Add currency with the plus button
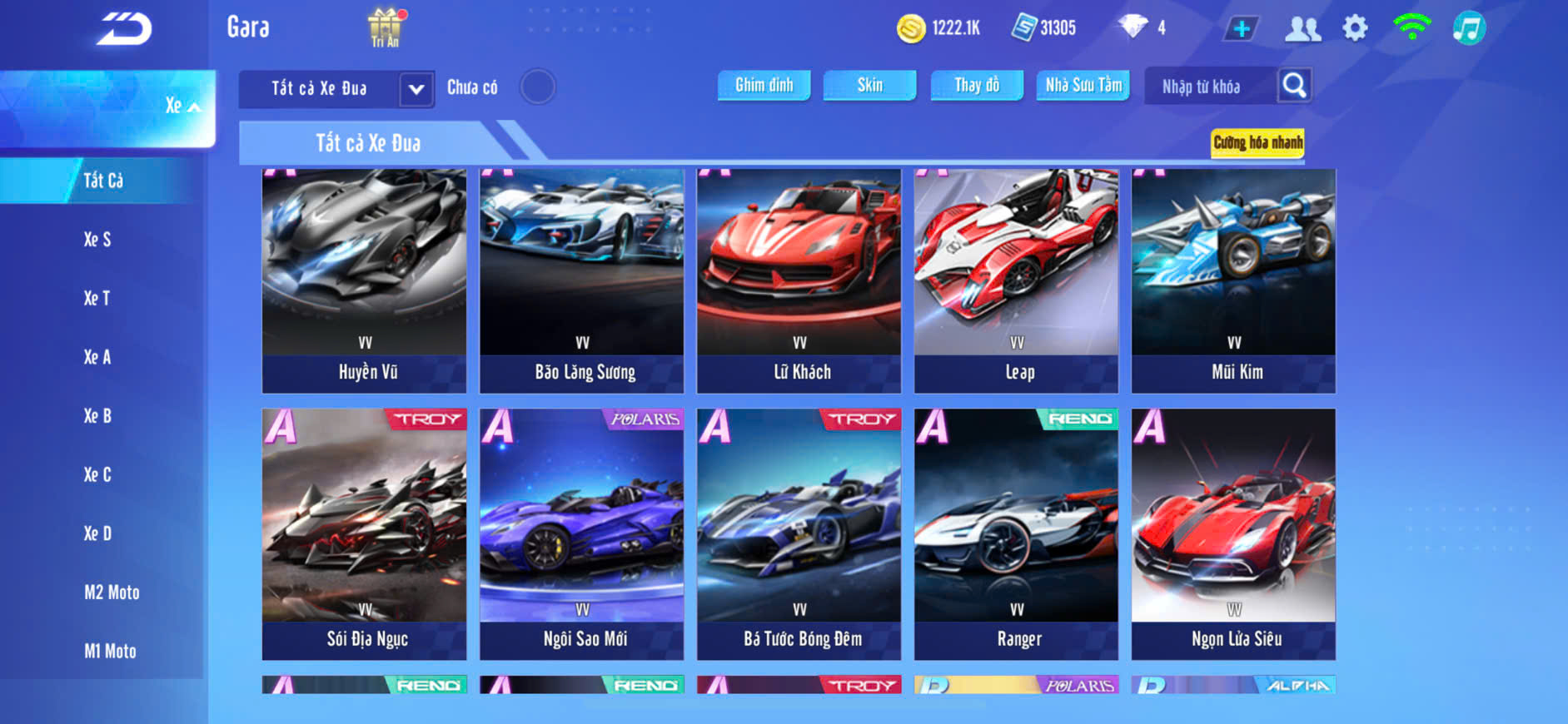Screen dimensions: 1568x724 click(x=1241, y=28)
